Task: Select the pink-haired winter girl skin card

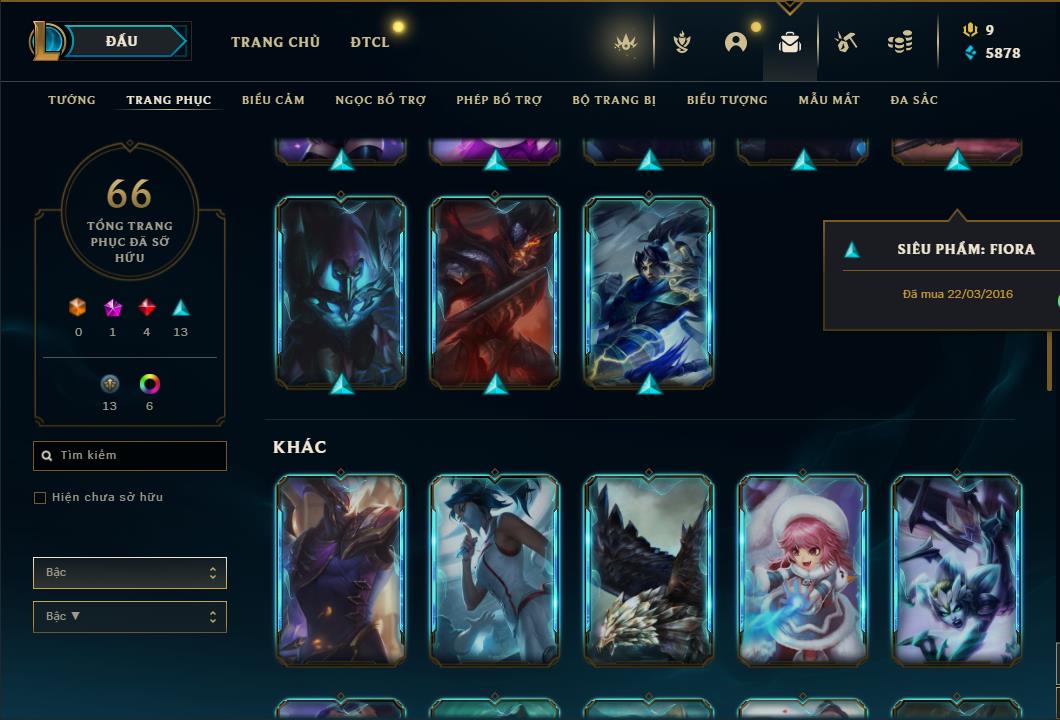Action: pos(803,570)
